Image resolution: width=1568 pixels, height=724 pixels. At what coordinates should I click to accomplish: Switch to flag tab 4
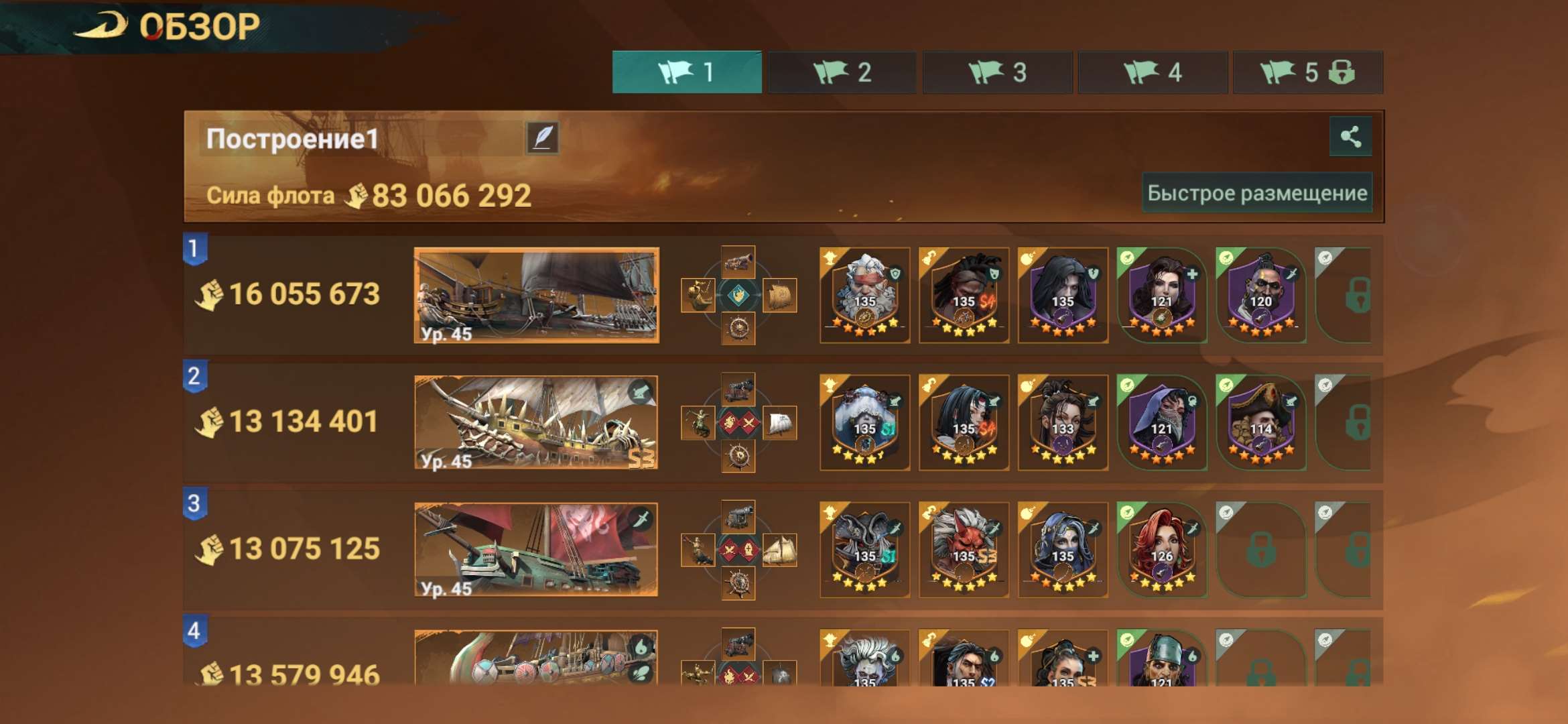coord(1153,72)
